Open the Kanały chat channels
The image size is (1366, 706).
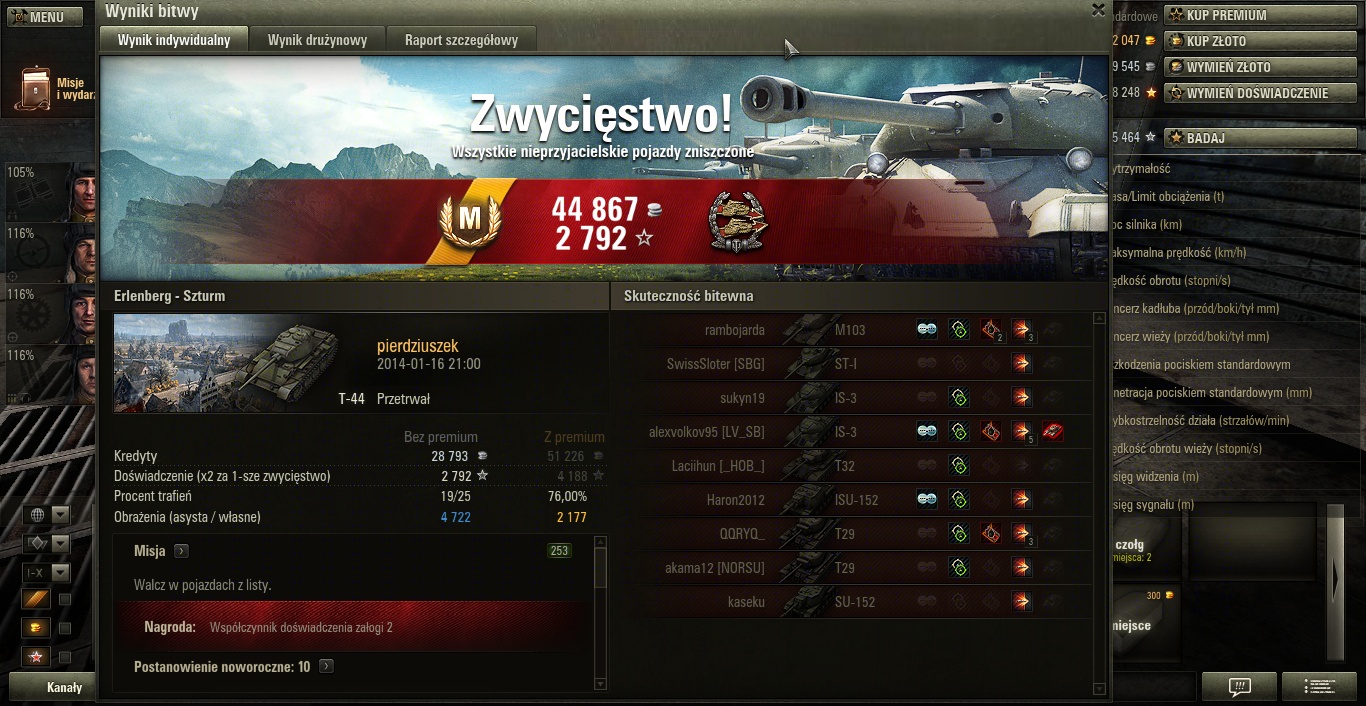[x=64, y=688]
